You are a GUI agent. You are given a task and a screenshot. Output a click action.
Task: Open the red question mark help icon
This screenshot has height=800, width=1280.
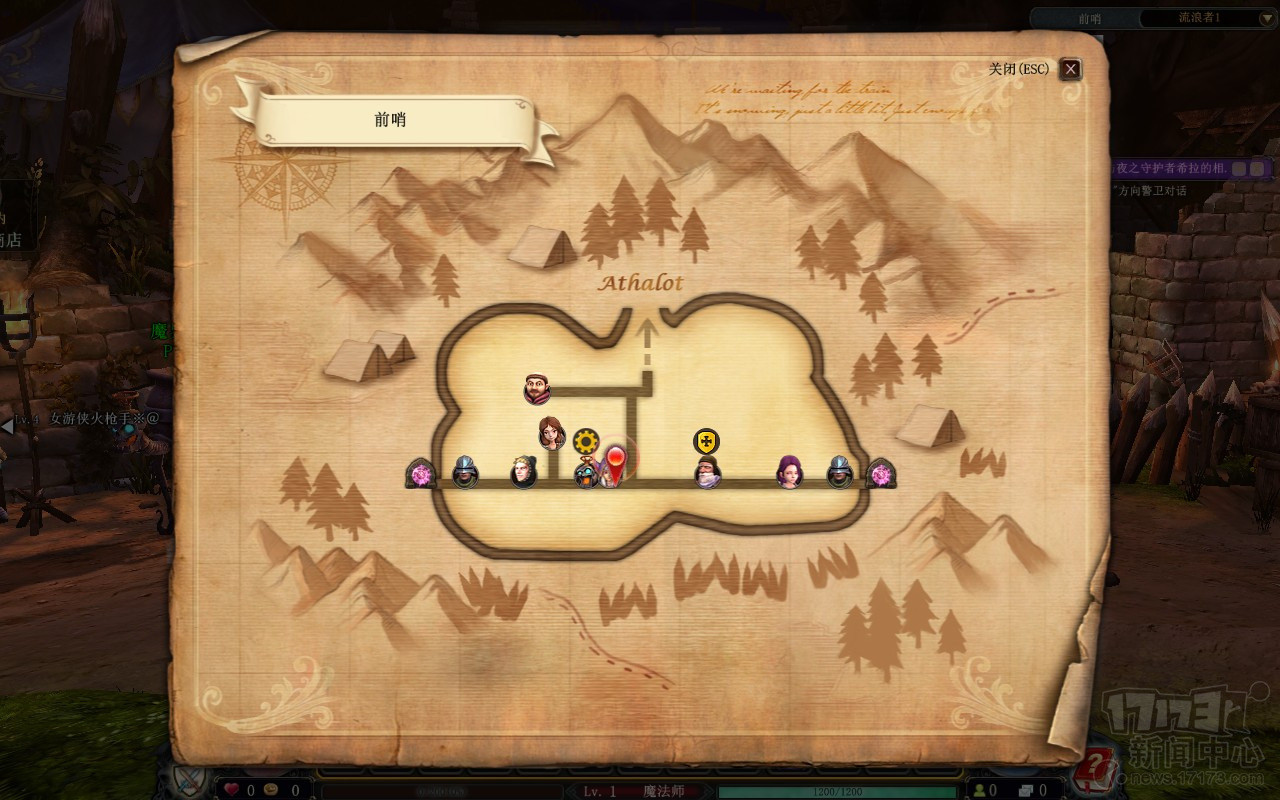click(1099, 768)
